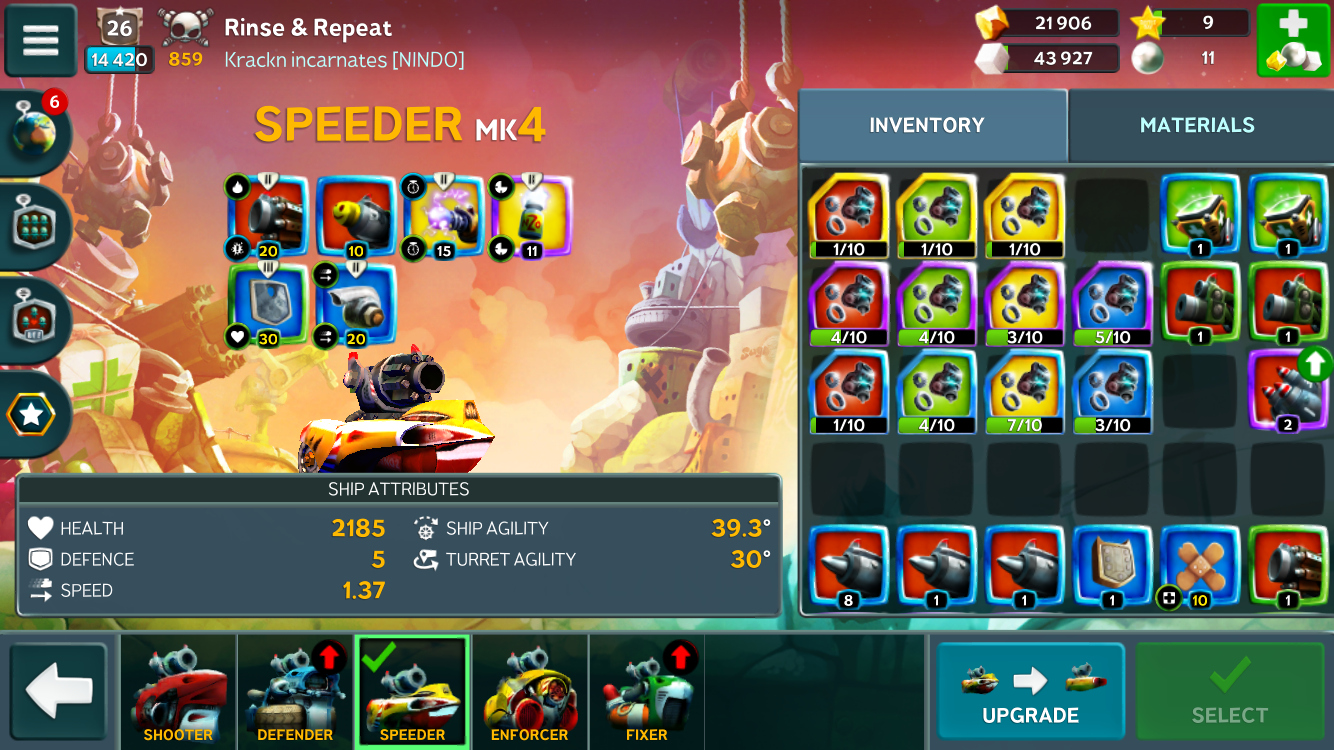Select the 5/10 blue parts item
The width and height of the screenshot is (1334, 750).
coord(1112,303)
